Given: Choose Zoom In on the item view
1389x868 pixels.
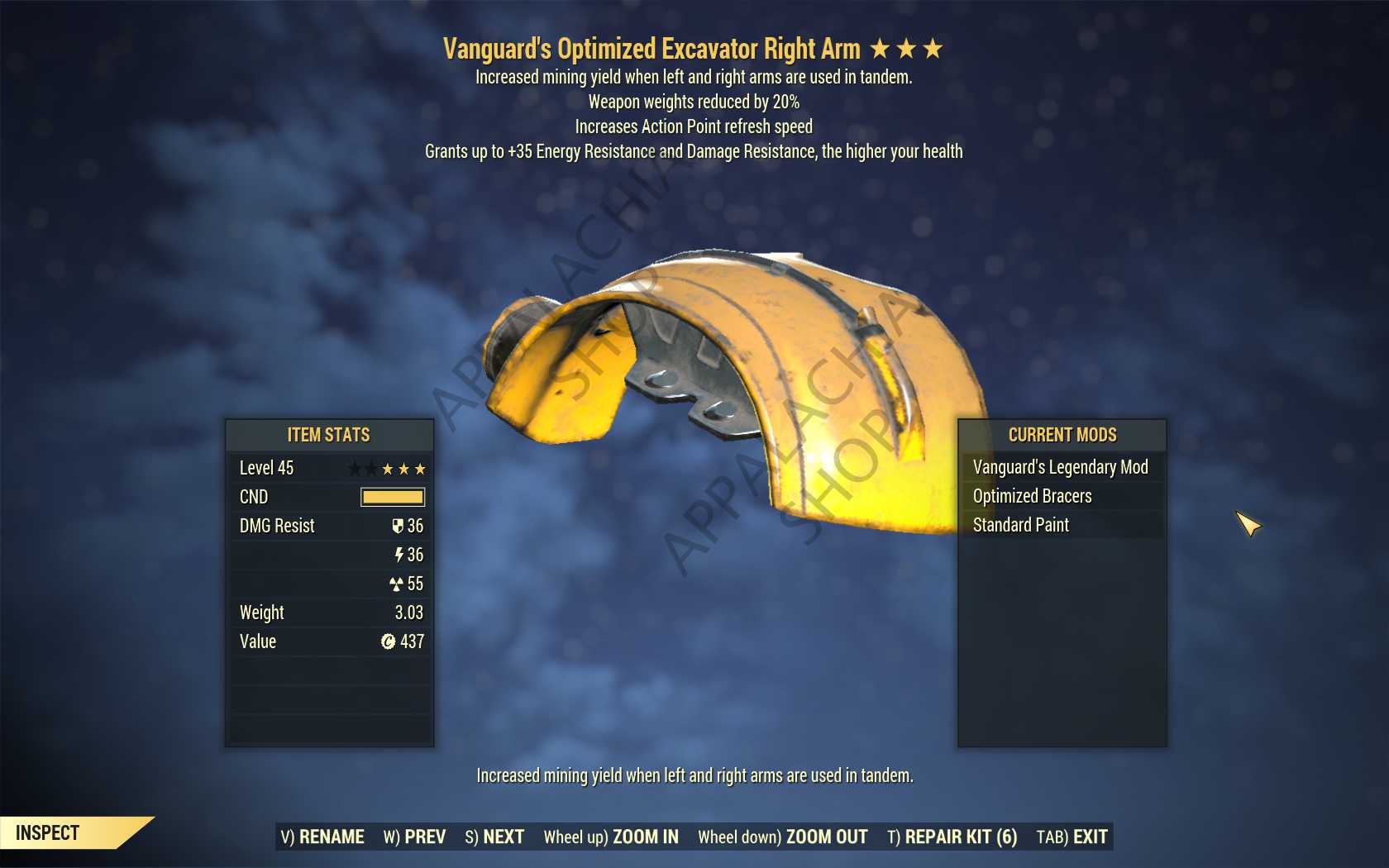Looking at the screenshot, I should tap(611, 837).
